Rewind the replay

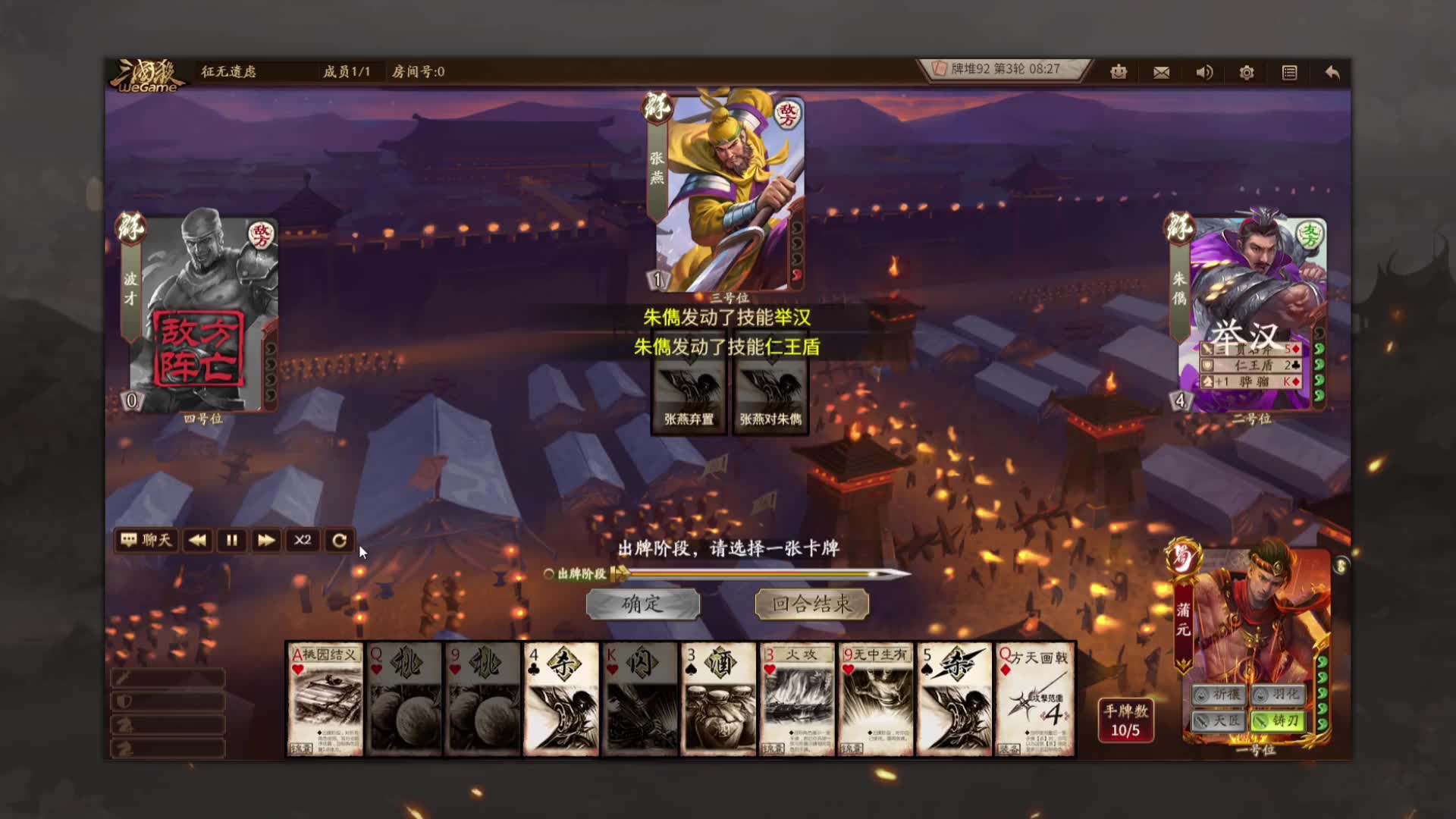[x=197, y=540]
